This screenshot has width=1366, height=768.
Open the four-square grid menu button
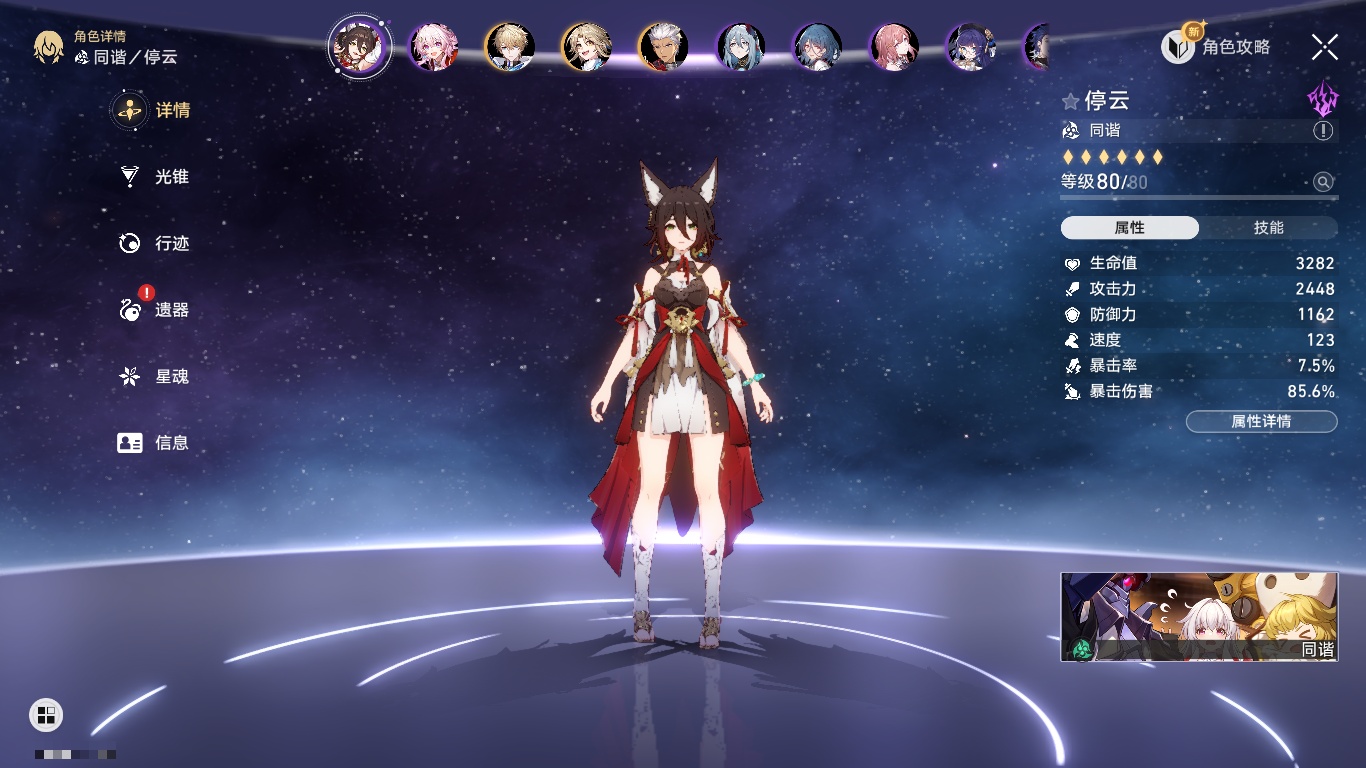point(46,714)
